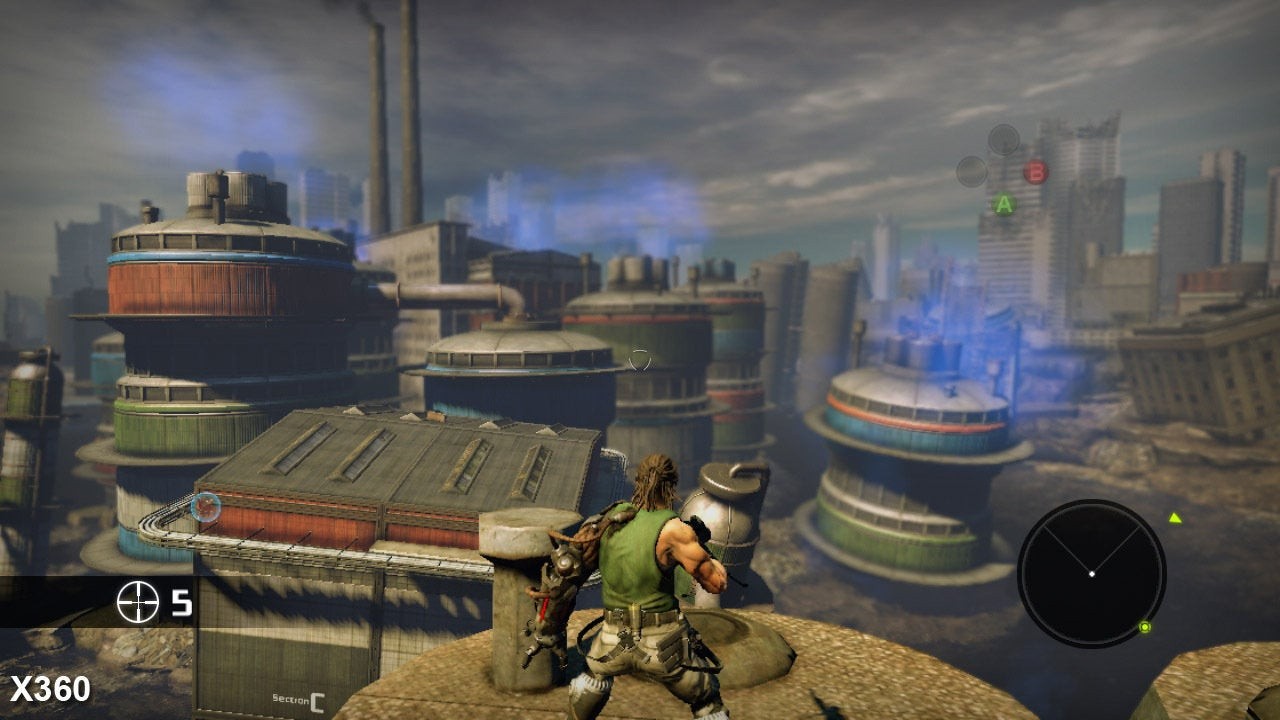Click the aiming reticle at screen center
This screenshot has height=720, width=1280.
[640, 360]
